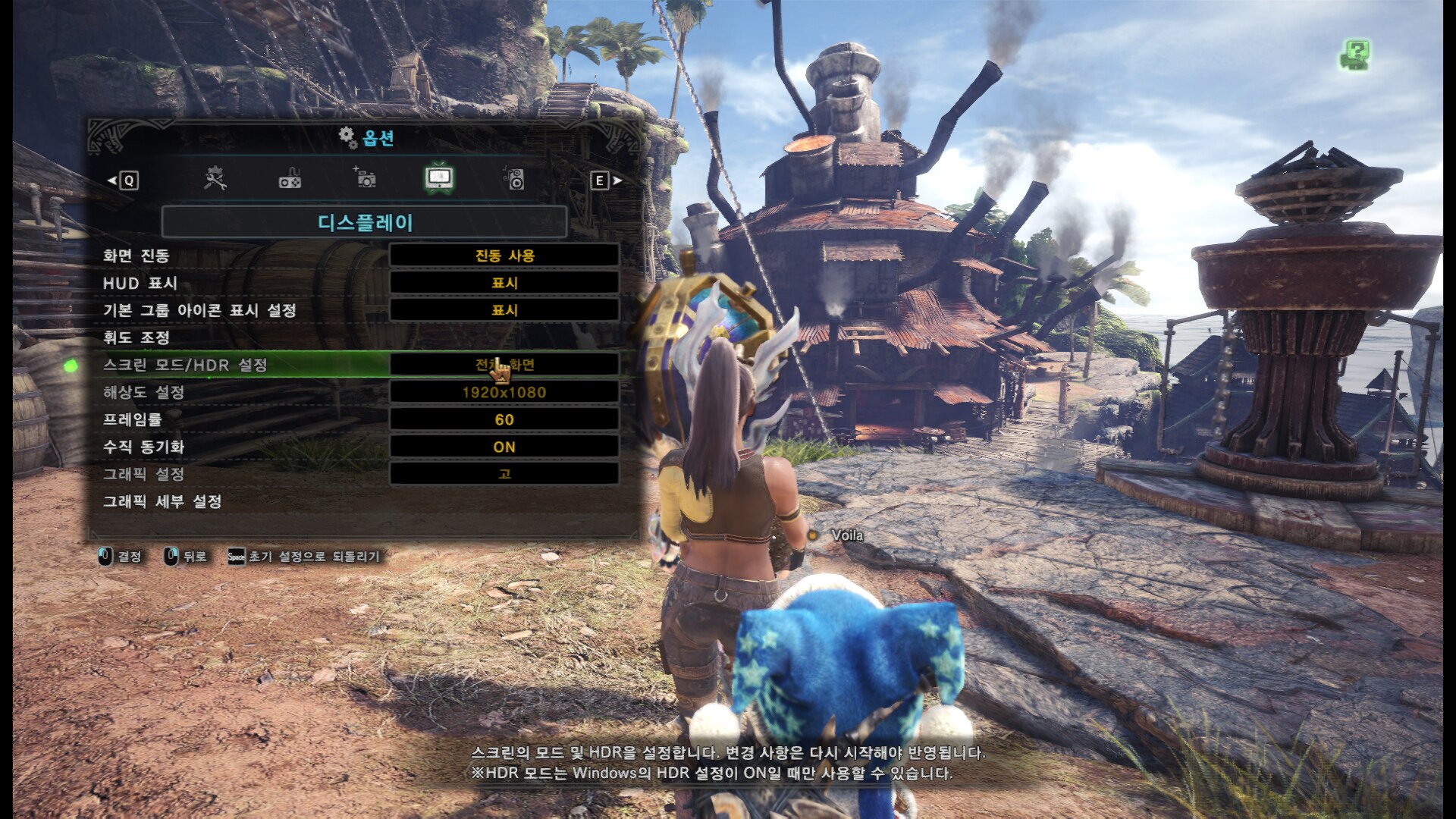
Task: Open 해상도 설정 showing 1920x1080
Action: click(x=504, y=392)
